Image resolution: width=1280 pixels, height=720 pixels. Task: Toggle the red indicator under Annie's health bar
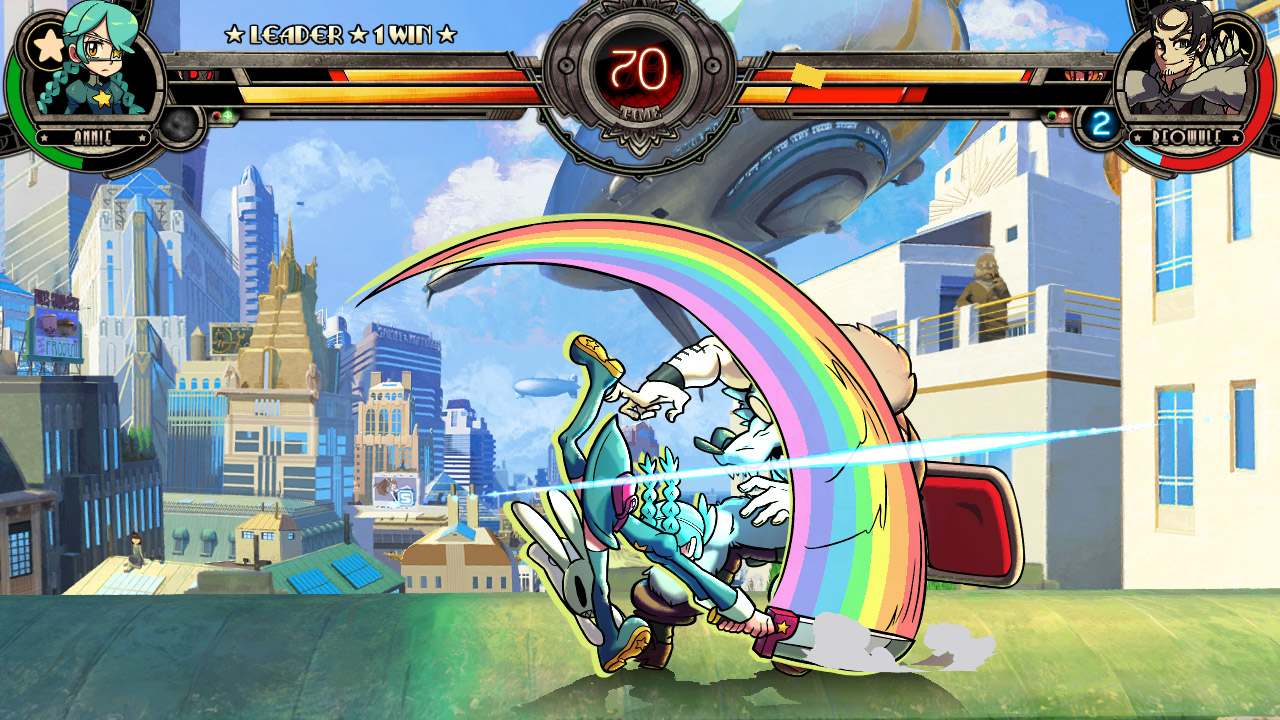click(x=217, y=115)
